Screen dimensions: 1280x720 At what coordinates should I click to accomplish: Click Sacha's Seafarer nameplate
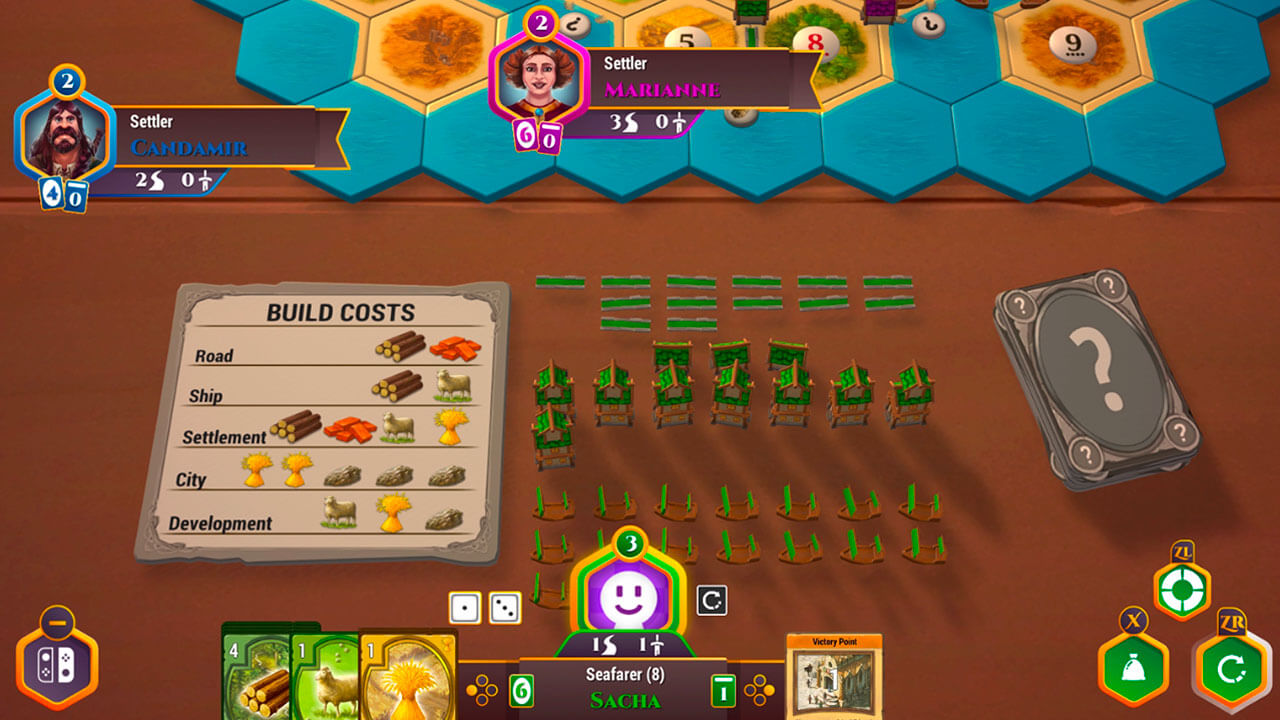622,682
